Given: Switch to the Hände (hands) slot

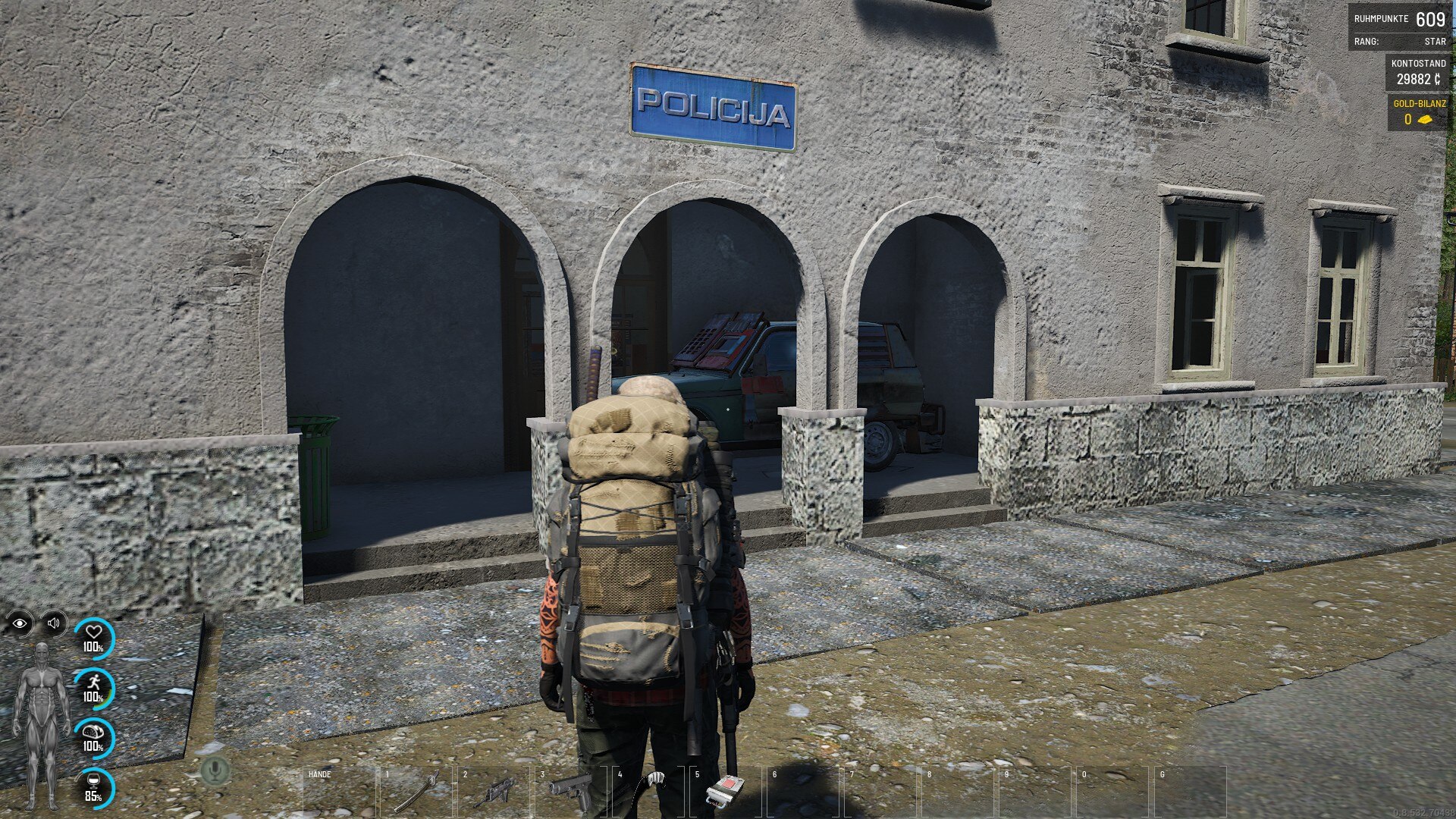Looking at the screenshot, I should coord(340,792).
